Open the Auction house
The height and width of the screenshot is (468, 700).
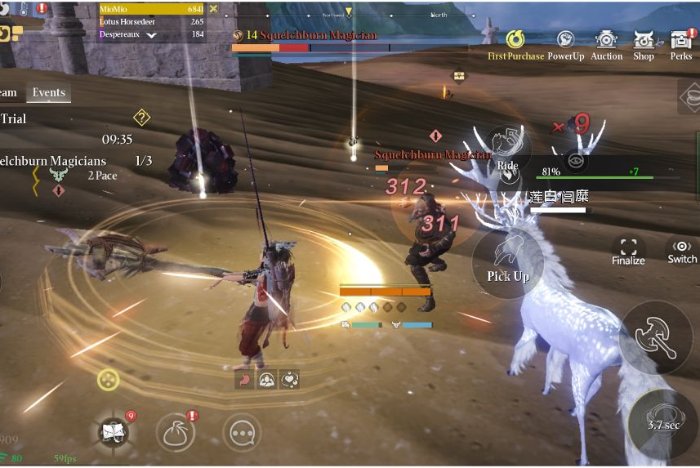tap(606, 42)
